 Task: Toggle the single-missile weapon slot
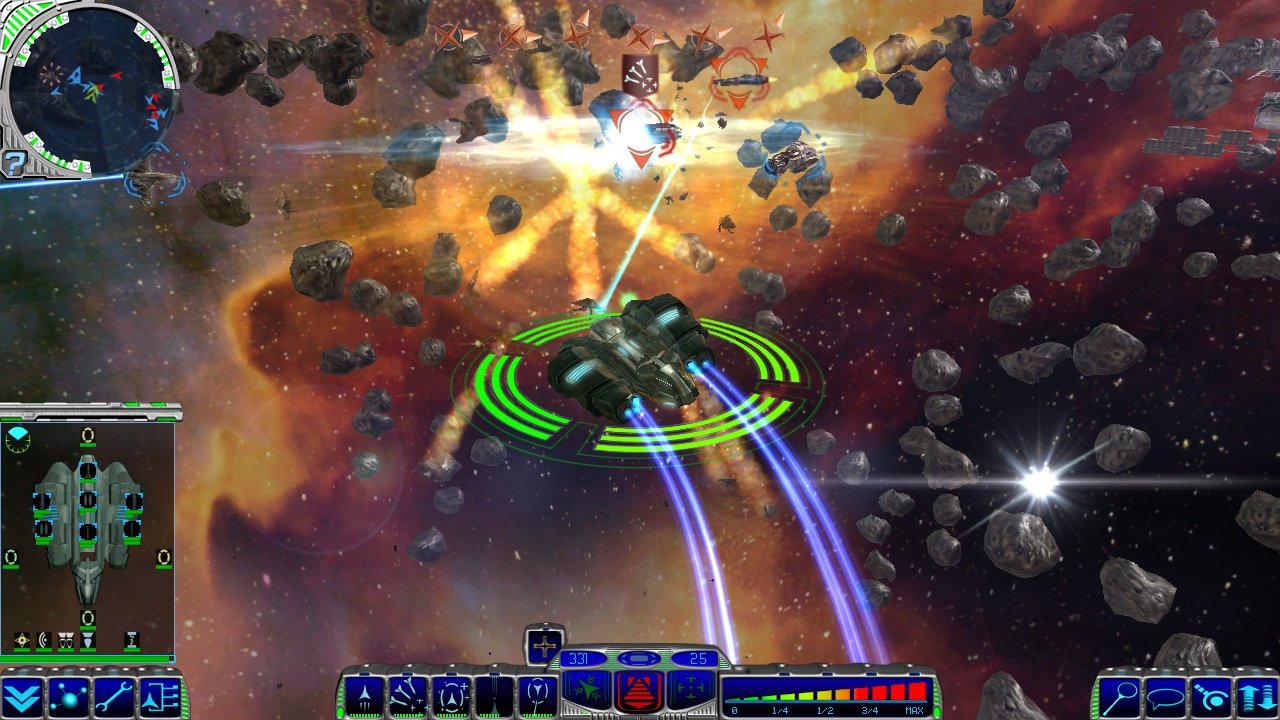coord(366,693)
